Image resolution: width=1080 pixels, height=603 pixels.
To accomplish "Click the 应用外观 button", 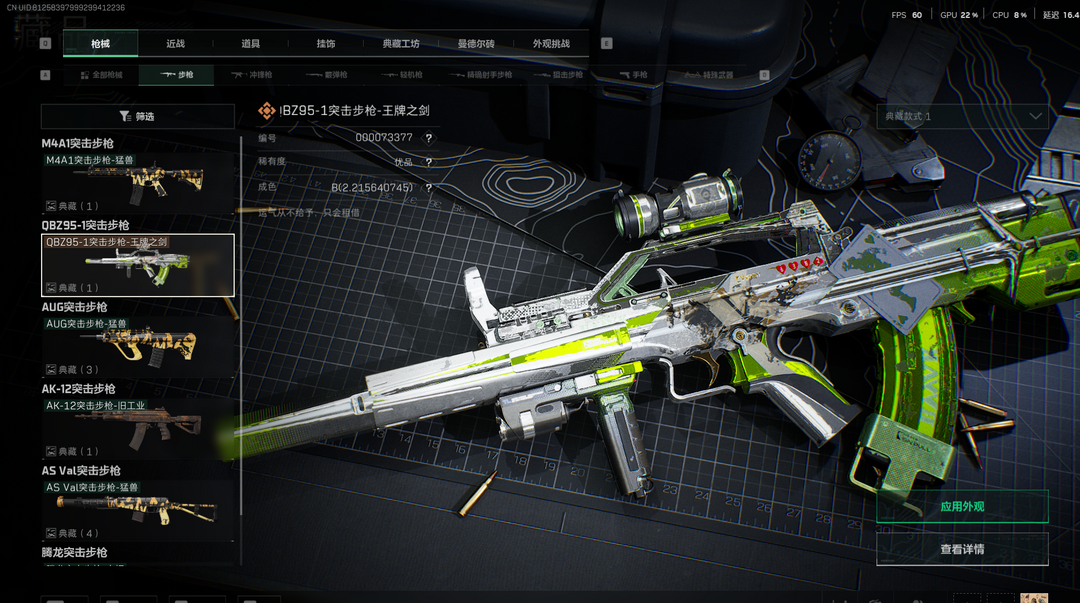I will (x=962, y=506).
